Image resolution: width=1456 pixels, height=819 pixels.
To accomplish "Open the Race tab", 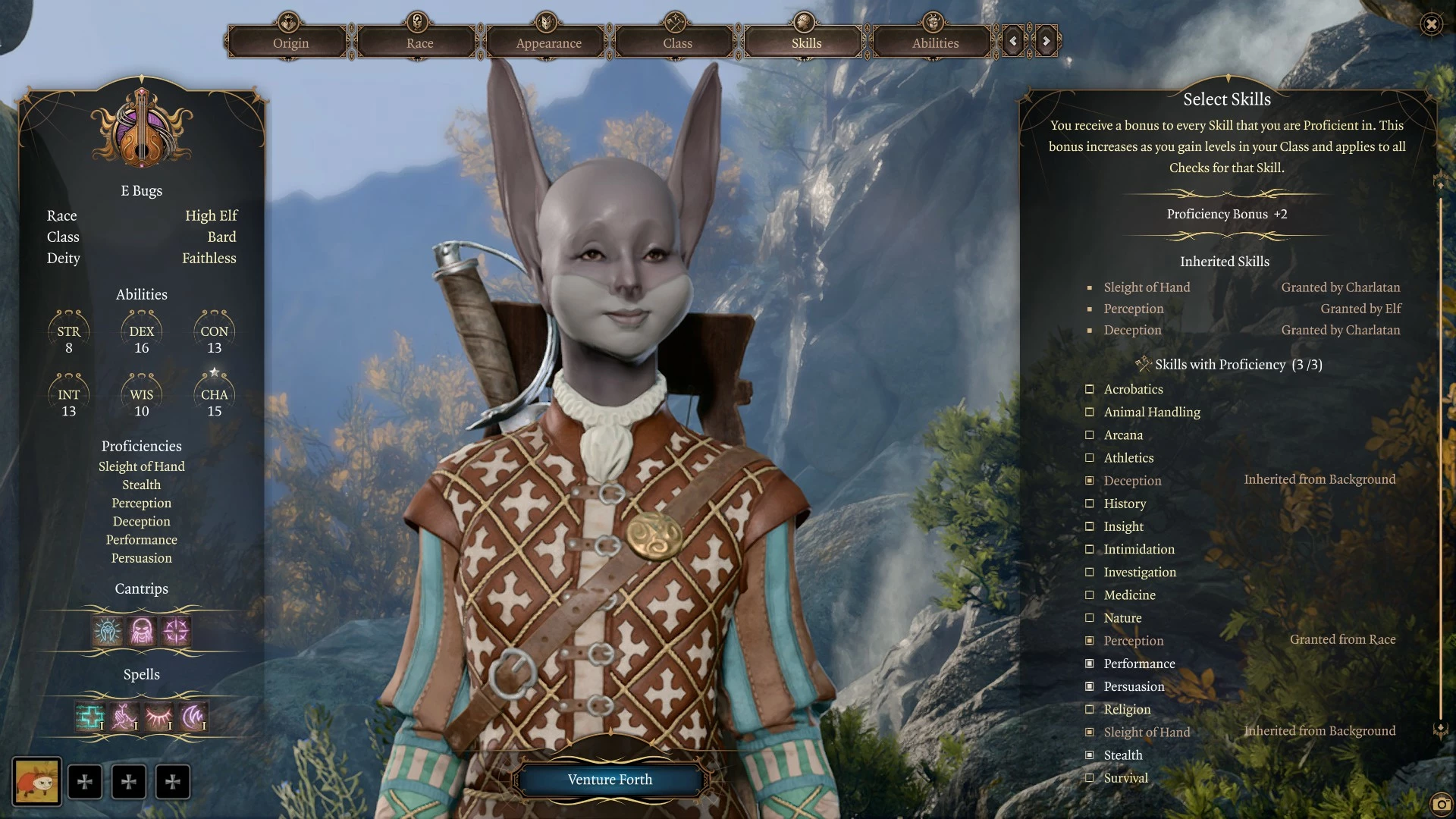I will (419, 42).
